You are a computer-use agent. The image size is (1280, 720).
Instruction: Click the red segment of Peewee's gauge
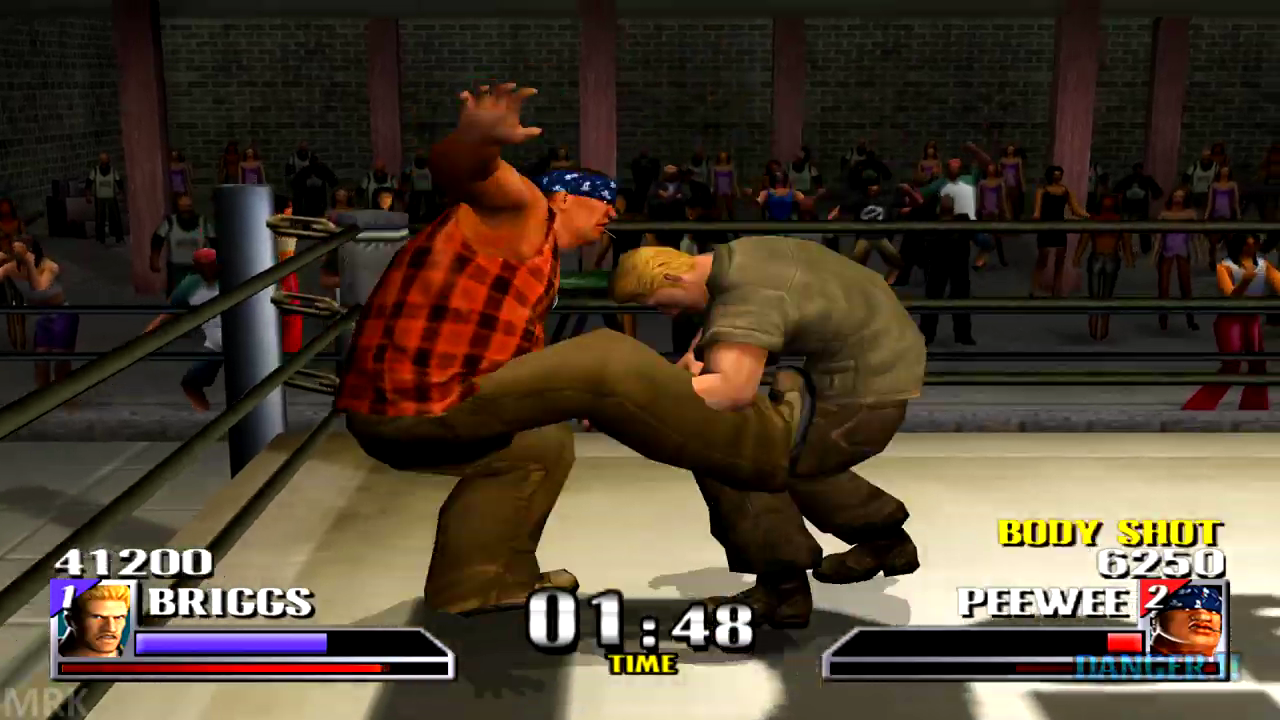point(1124,642)
